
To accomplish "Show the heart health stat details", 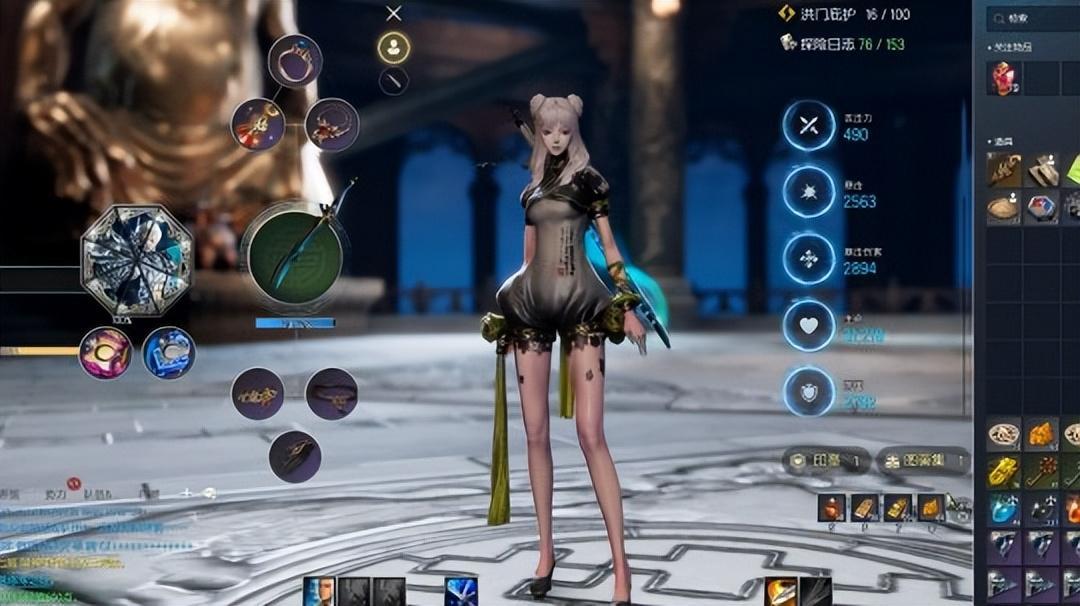I will [x=809, y=326].
